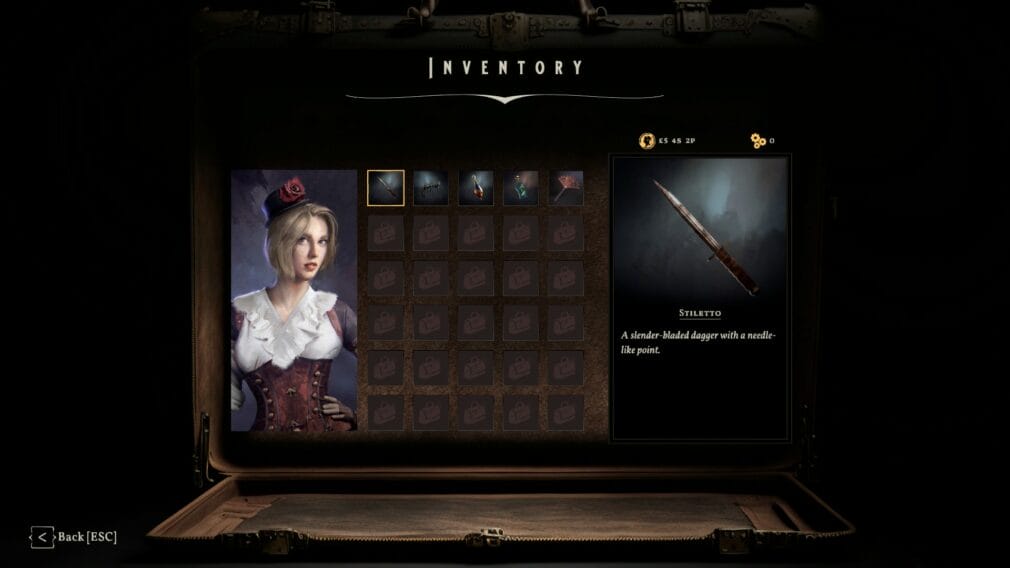Viewport: 1010px width, 568px height.
Task: Select the dark comb-like item slot
Action: (x=431, y=188)
